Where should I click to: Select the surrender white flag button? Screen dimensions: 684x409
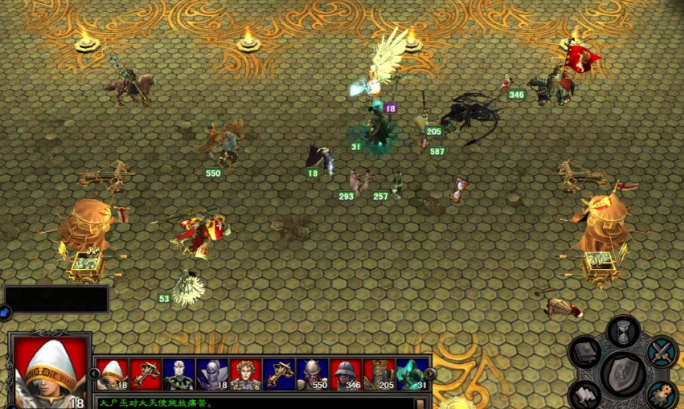click(x=585, y=393)
